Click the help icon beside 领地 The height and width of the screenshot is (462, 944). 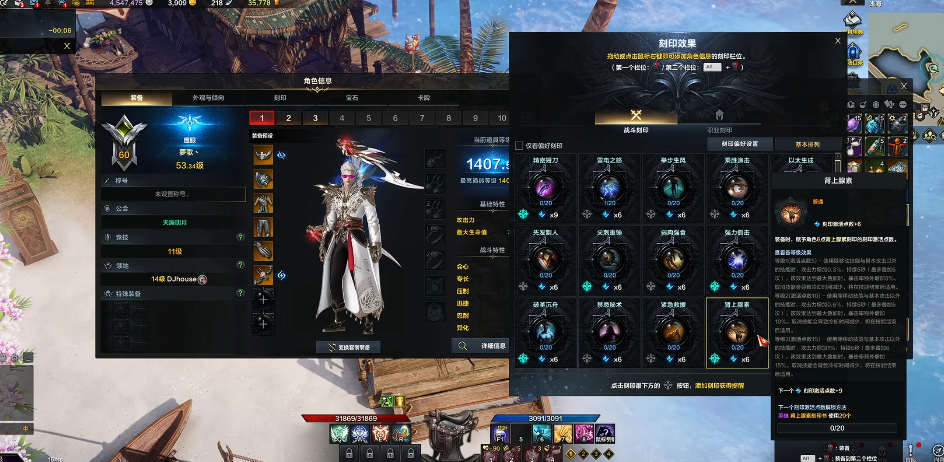tap(240, 265)
